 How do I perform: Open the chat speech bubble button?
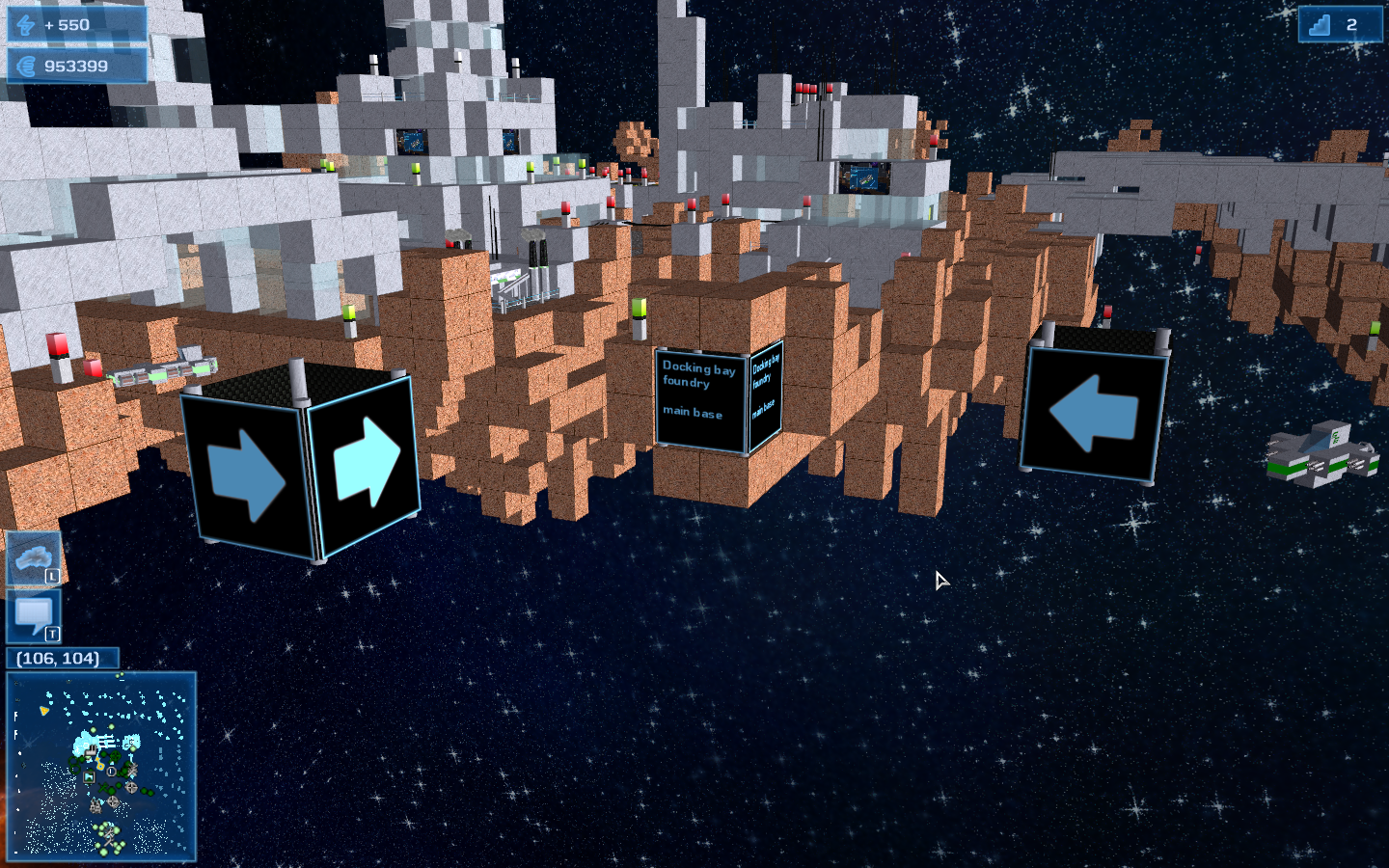pyautogui.click(x=34, y=616)
